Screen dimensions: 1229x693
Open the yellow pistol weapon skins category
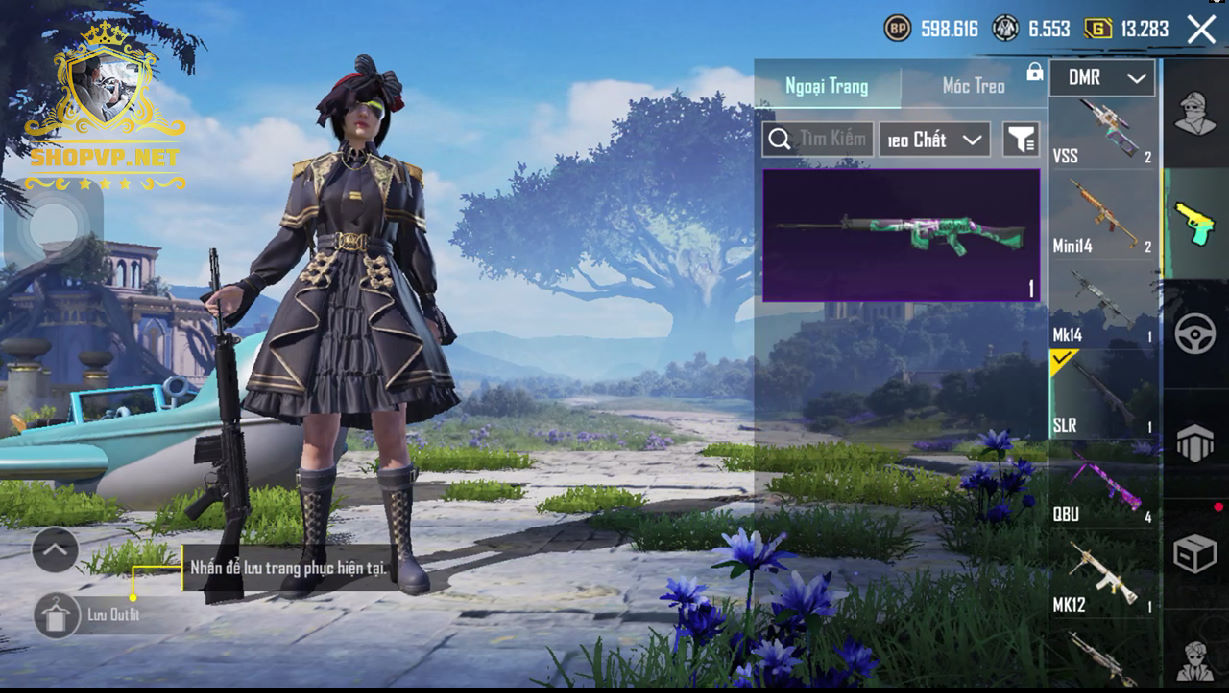tap(1195, 222)
